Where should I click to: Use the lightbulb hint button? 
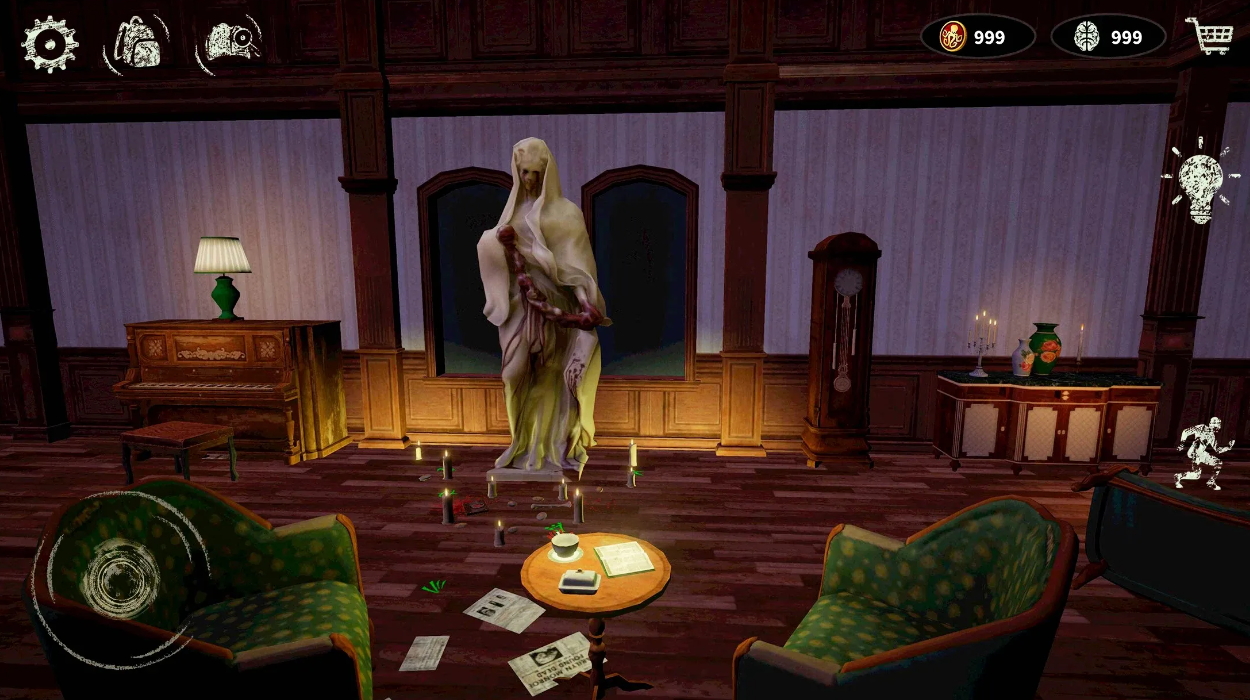tap(1200, 181)
